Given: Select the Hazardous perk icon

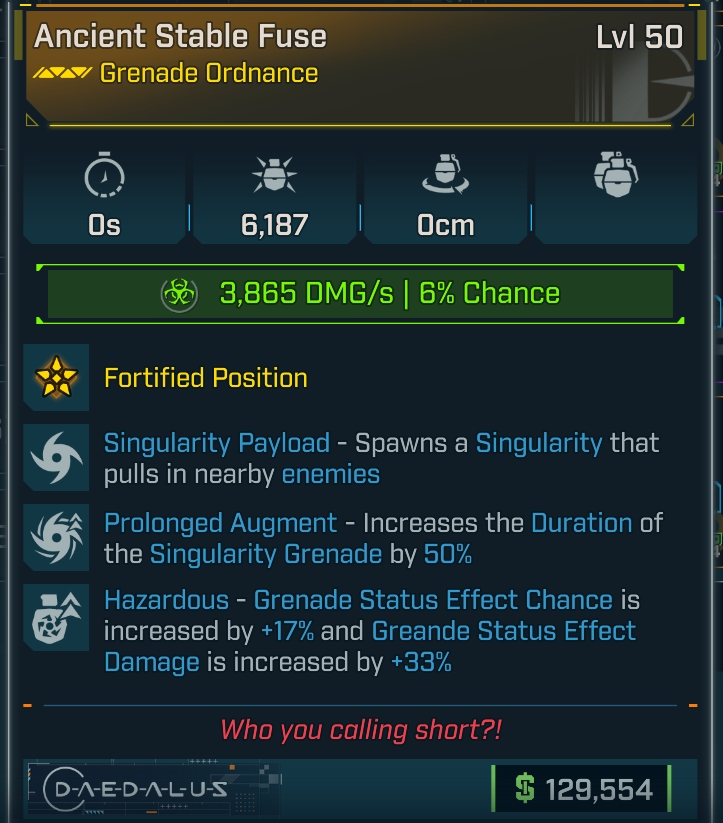Looking at the screenshot, I should tap(56, 618).
